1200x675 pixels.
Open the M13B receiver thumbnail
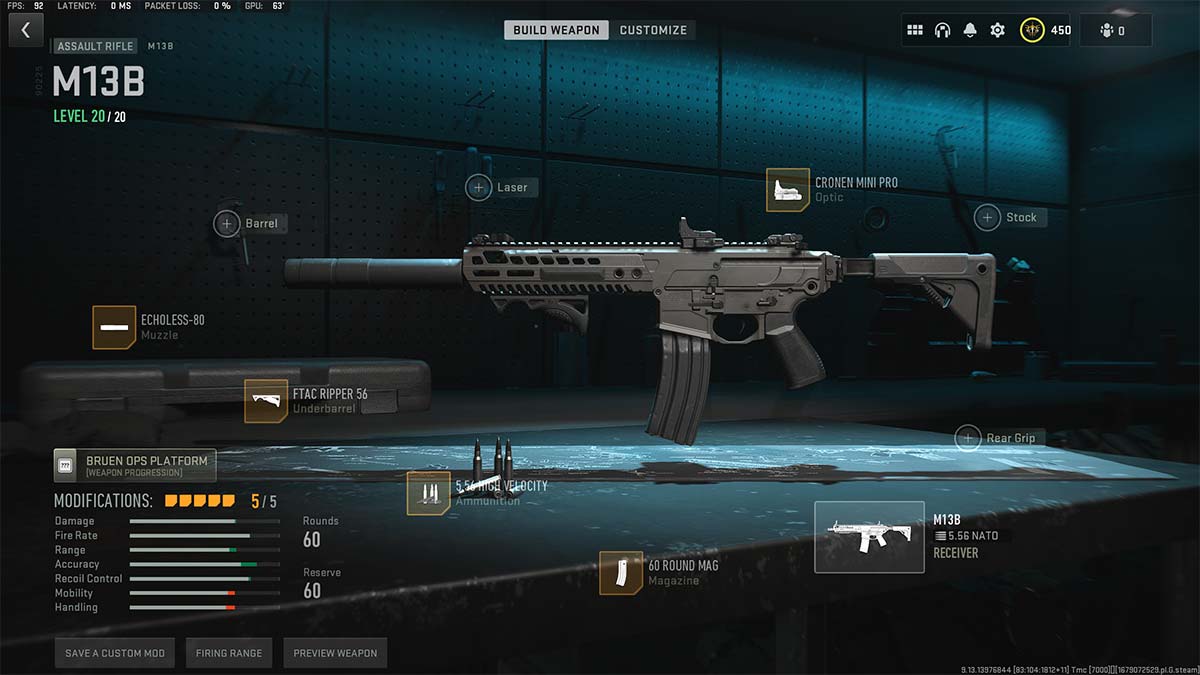tap(868, 537)
